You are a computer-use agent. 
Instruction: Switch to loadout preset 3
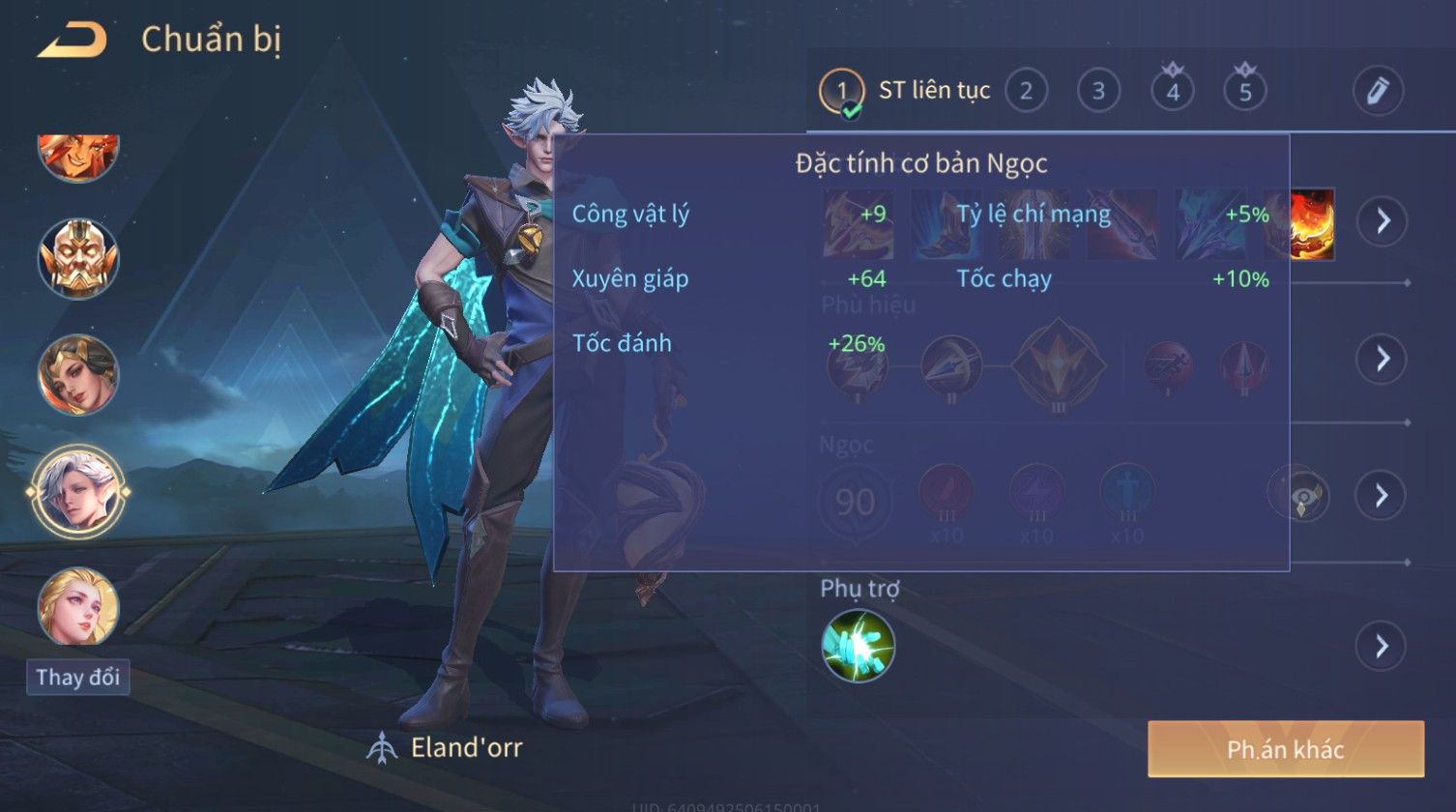[1098, 92]
